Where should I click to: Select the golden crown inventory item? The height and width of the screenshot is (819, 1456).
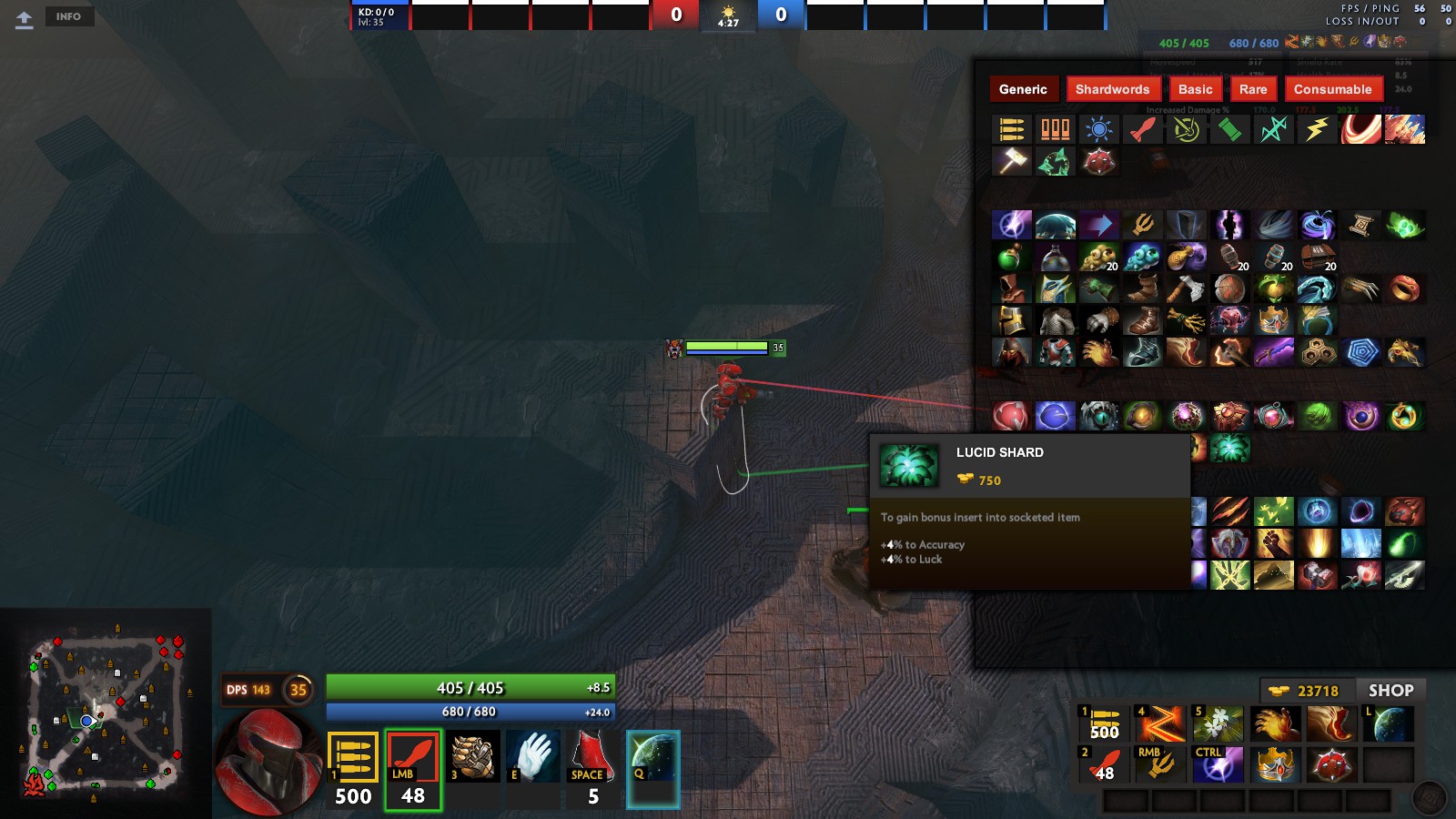[x=1273, y=765]
